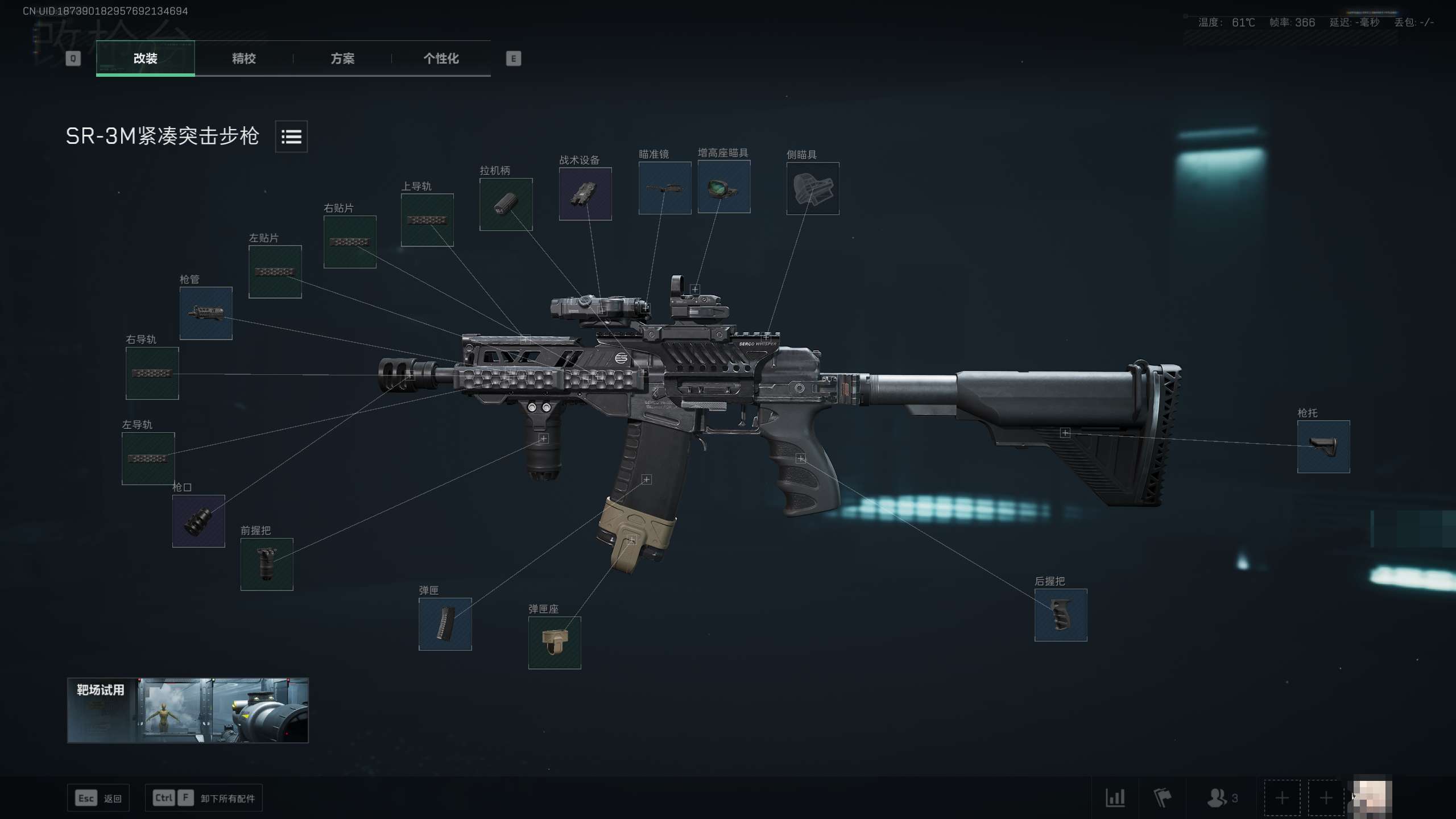This screenshot has width=1456, height=819.
Task: Click the 卸下所有配件 remove all attachments button
Action: (x=204, y=798)
